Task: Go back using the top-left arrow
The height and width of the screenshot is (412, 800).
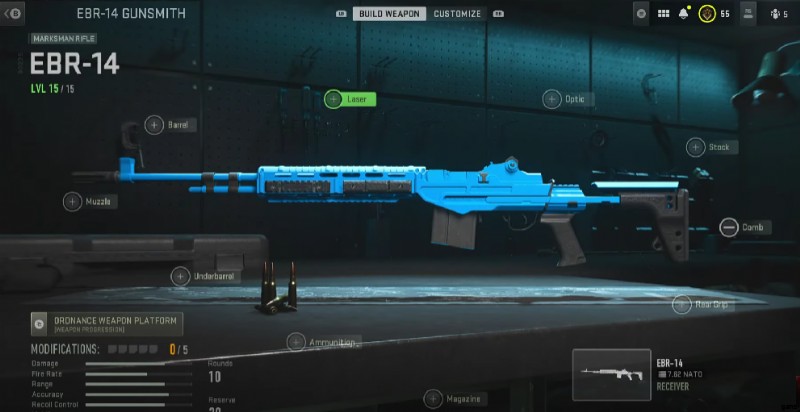Action: click(x=14, y=14)
